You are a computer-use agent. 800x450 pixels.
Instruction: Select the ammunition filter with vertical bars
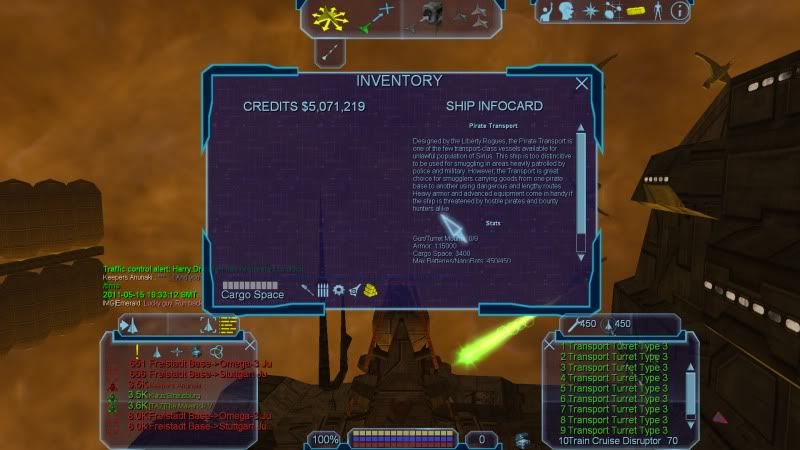point(323,290)
